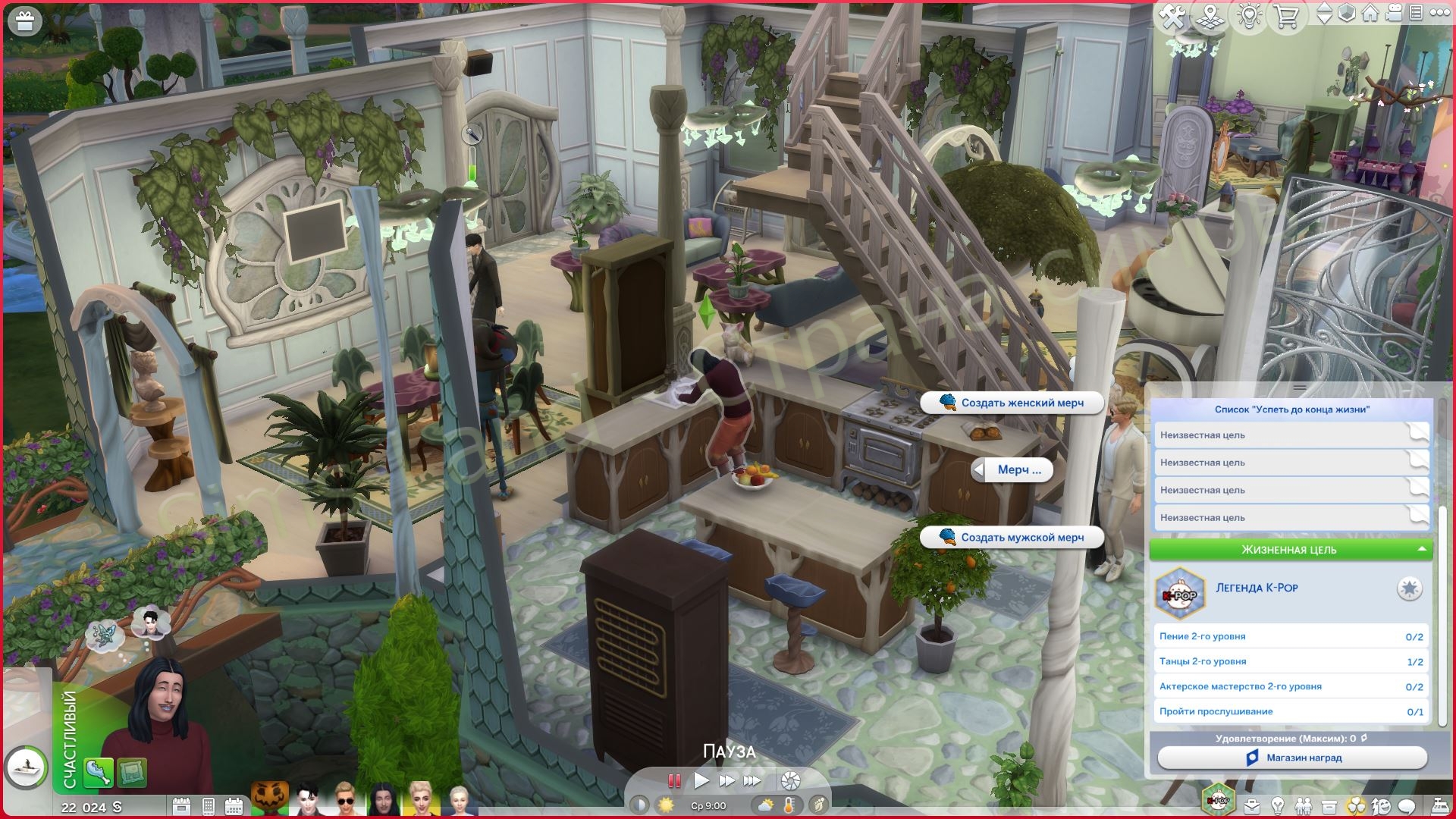1456x819 pixels.
Task: Open the phone icon in bottom bar
Action: tap(209, 806)
